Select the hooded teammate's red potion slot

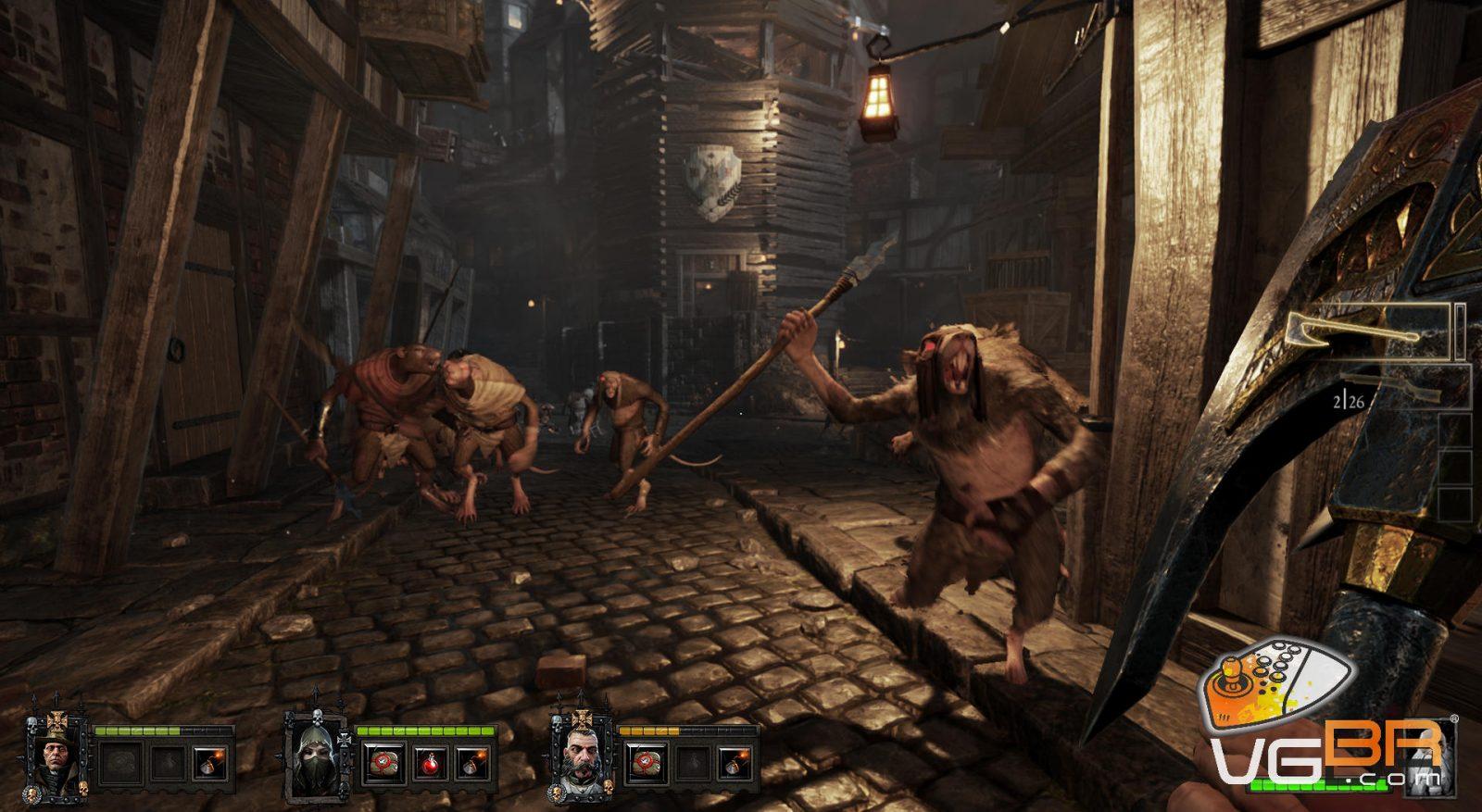click(429, 764)
